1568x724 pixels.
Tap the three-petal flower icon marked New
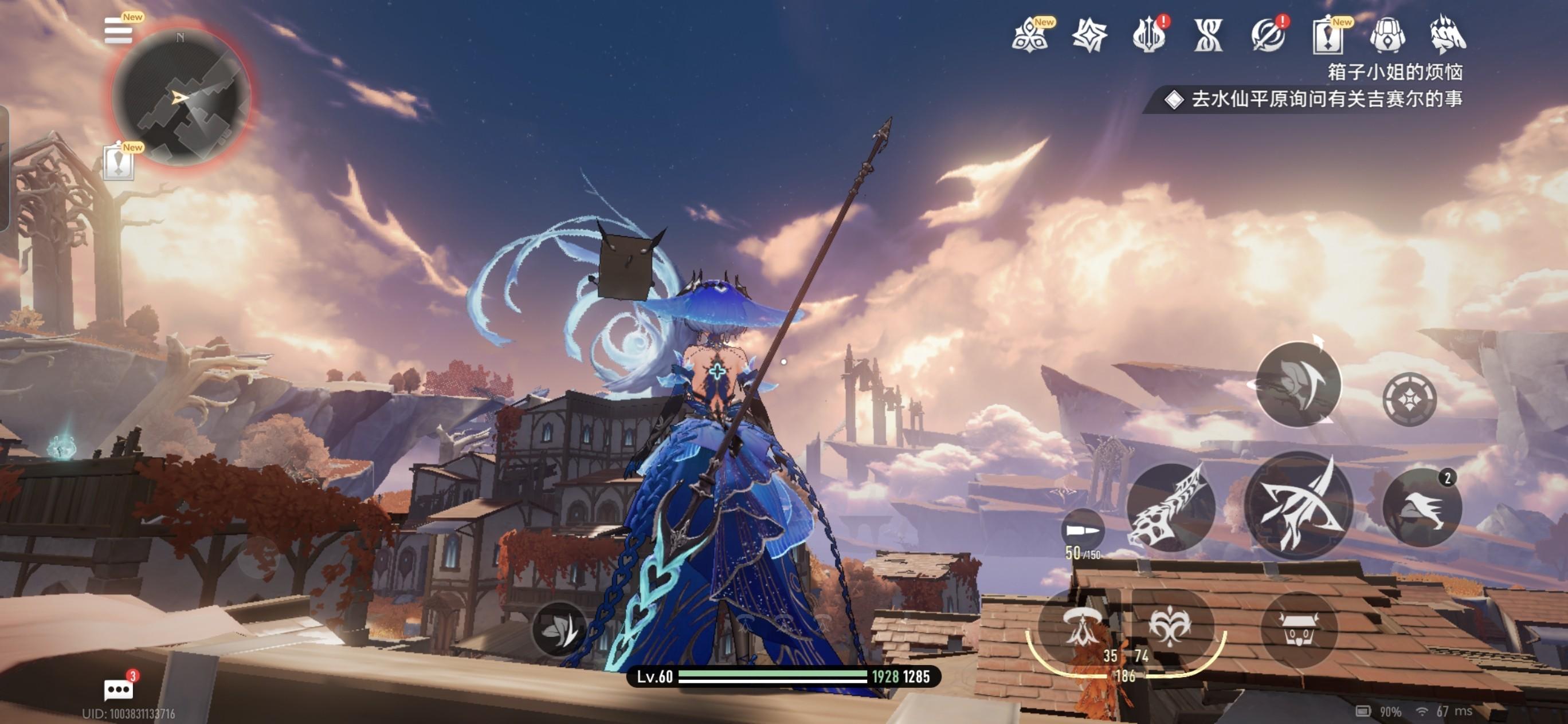[x=1030, y=36]
